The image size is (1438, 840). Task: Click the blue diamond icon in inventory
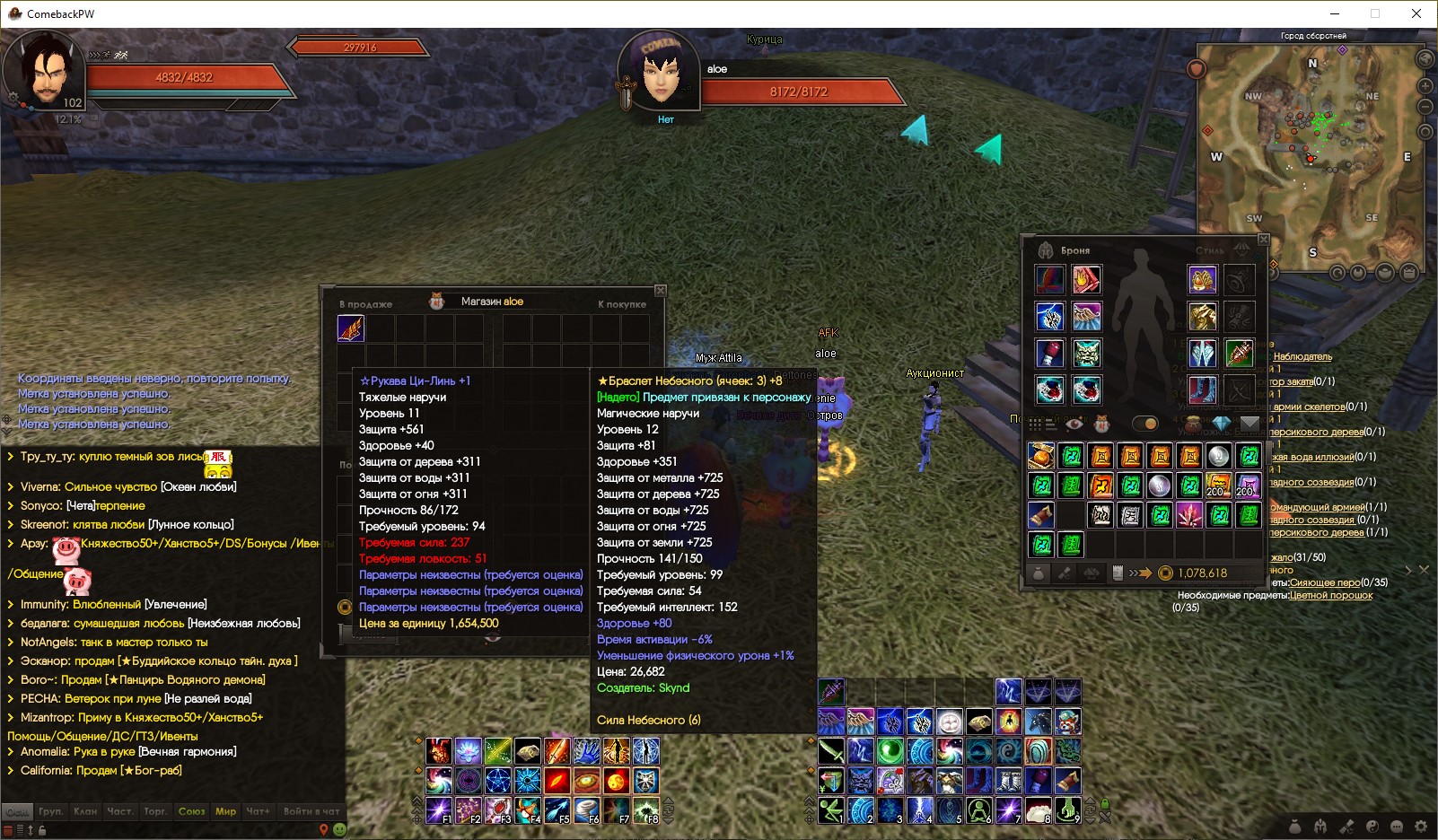pos(1221,424)
